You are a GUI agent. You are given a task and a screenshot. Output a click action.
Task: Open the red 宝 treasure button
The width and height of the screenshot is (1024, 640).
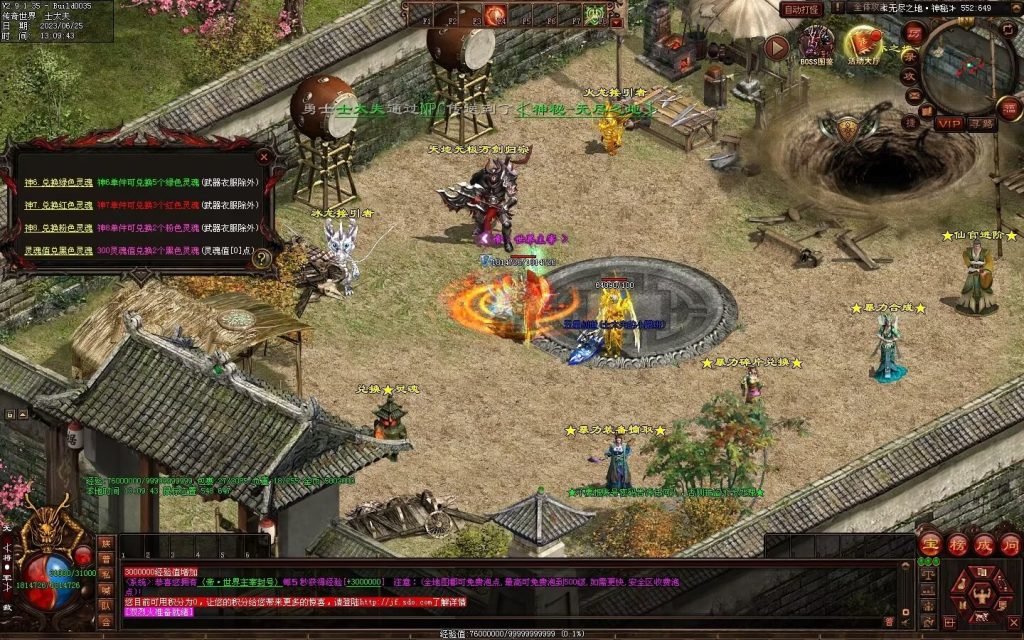(x=930, y=546)
